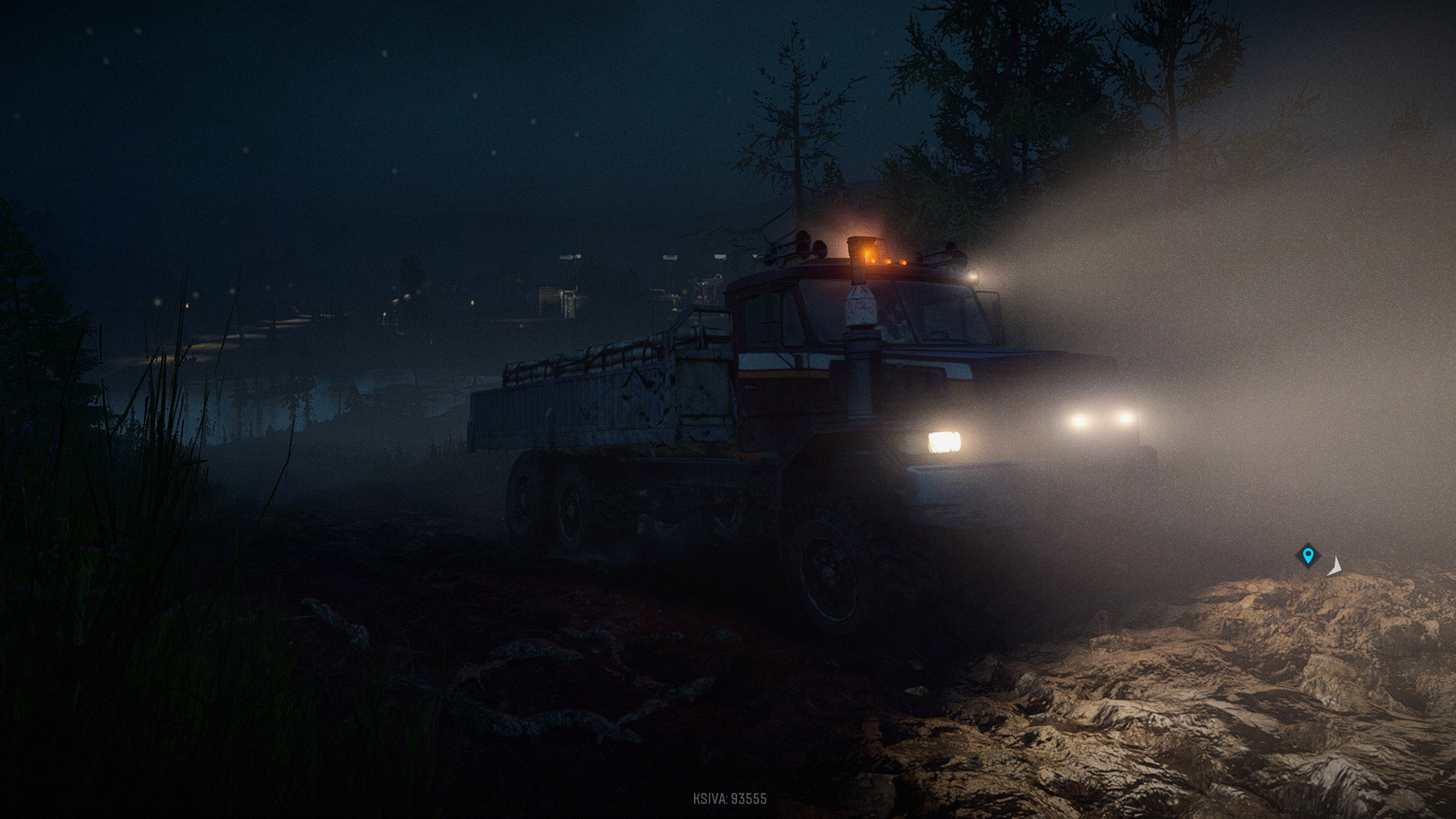Click the blue waypoint pin marker
Screen dimensions: 1456x819
[1307, 556]
